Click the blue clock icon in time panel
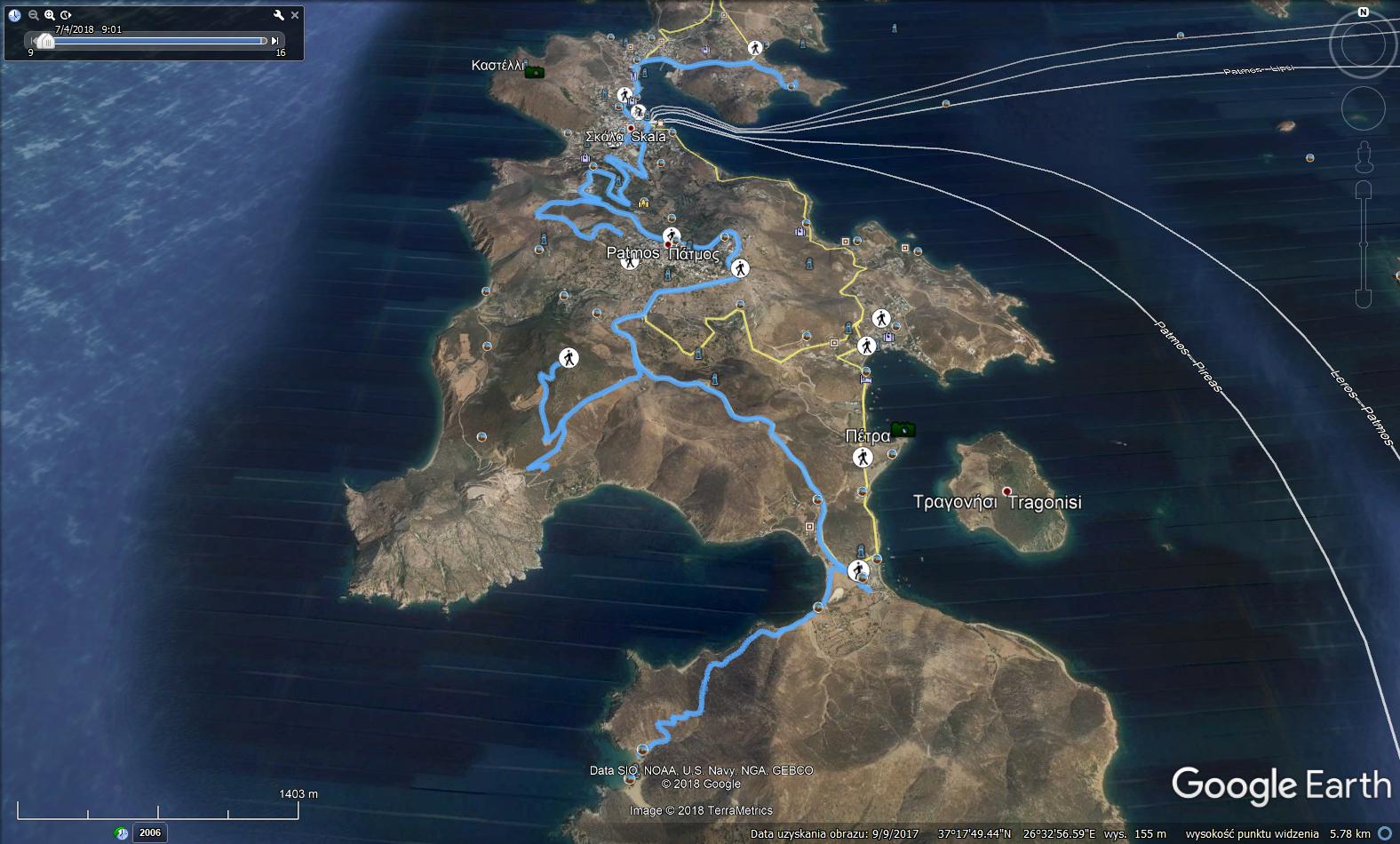1400x844 pixels. pyautogui.click(x=15, y=15)
